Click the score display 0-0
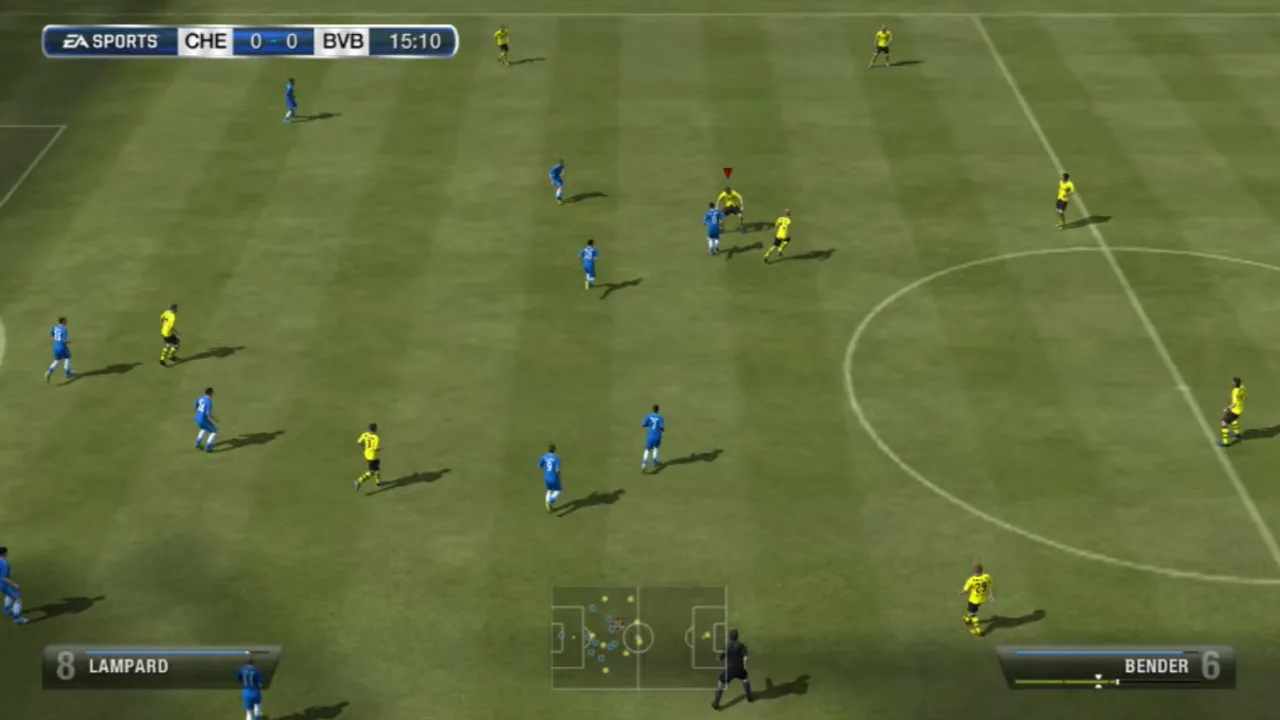This screenshot has width=1280, height=720. pos(273,41)
